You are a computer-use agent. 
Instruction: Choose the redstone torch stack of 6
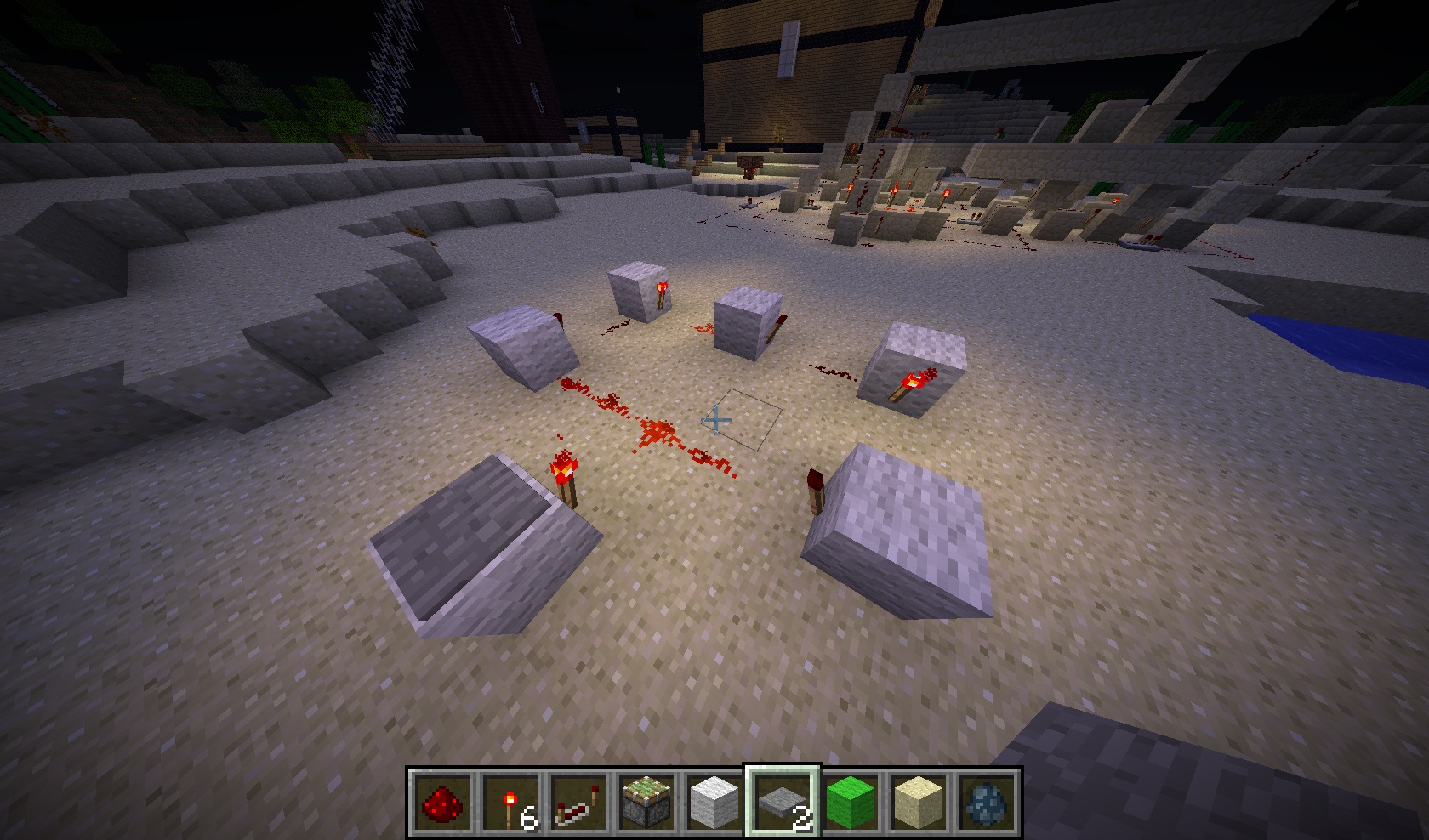click(x=510, y=803)
